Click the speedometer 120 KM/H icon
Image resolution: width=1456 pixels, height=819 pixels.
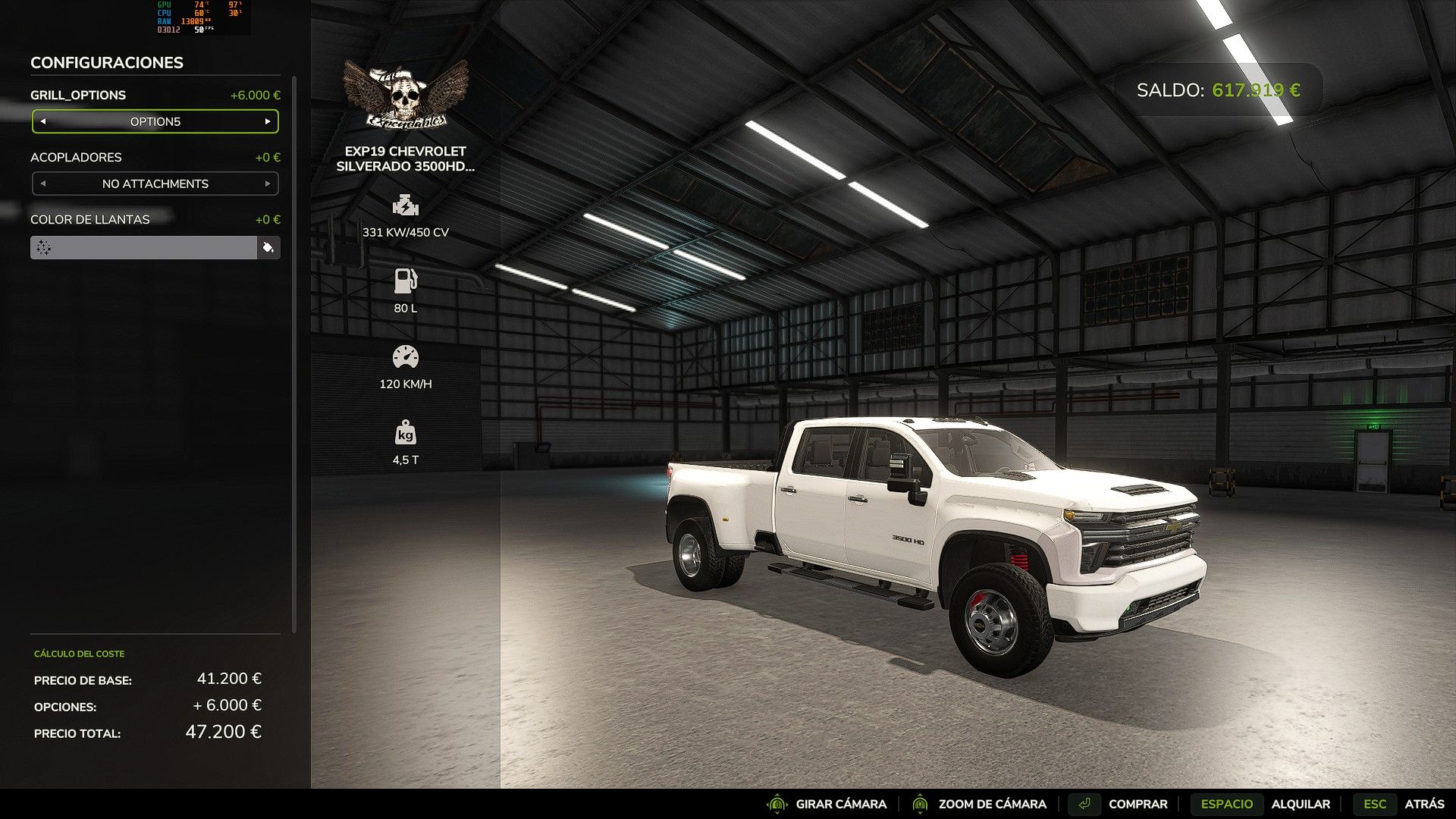[406, 356]
